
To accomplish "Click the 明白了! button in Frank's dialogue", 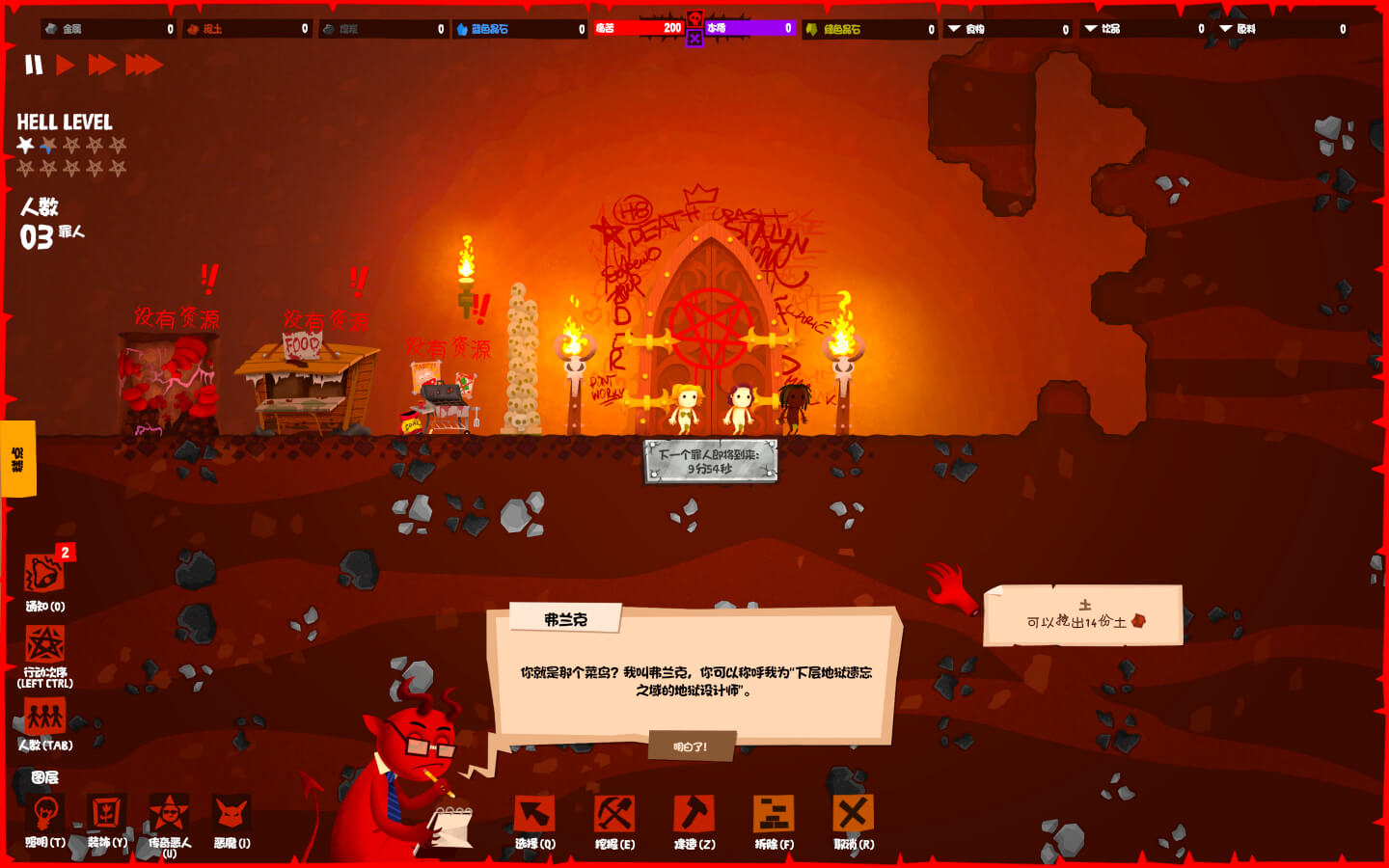I will point(691,746).
